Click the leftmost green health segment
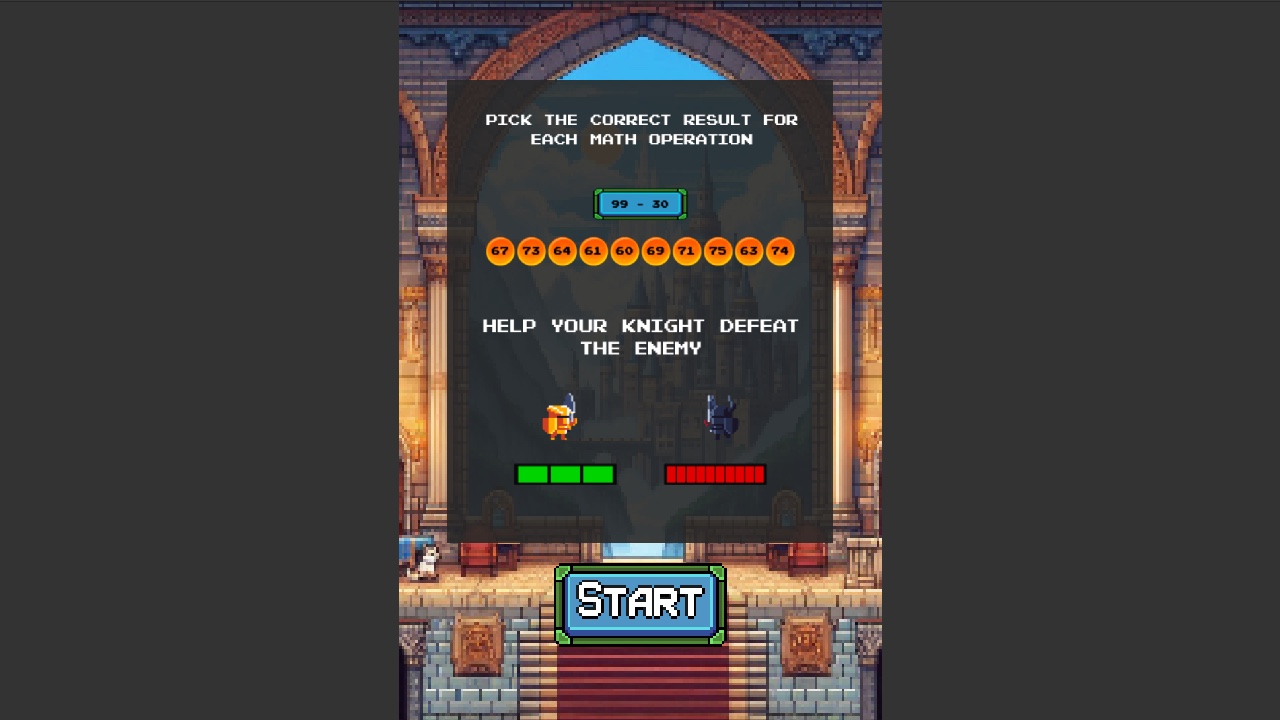The image size is (1280, 720). (x=532, y=474)
